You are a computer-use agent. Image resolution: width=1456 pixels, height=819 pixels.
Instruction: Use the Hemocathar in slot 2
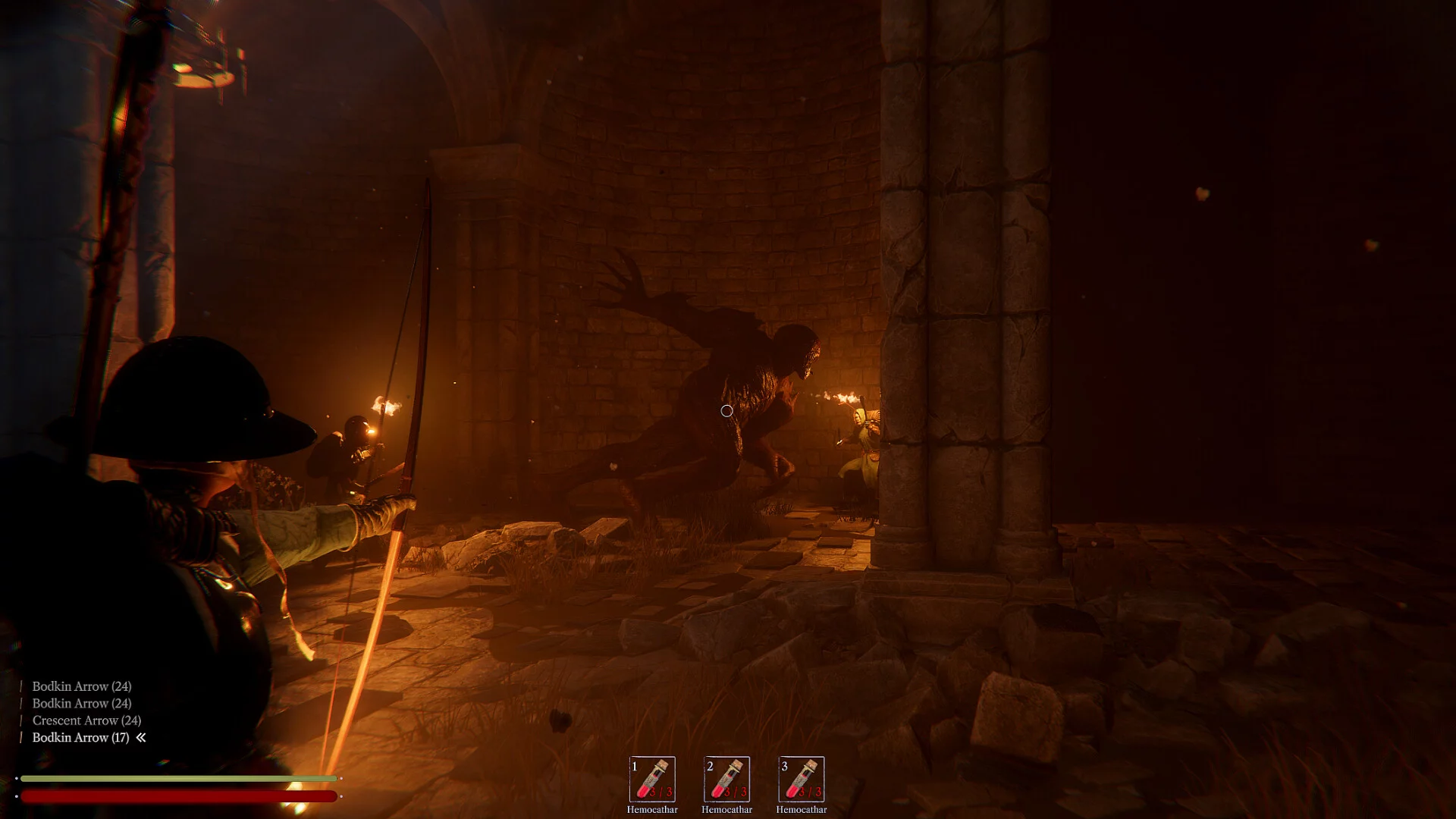pyautogui.click(x=726, y=779)
